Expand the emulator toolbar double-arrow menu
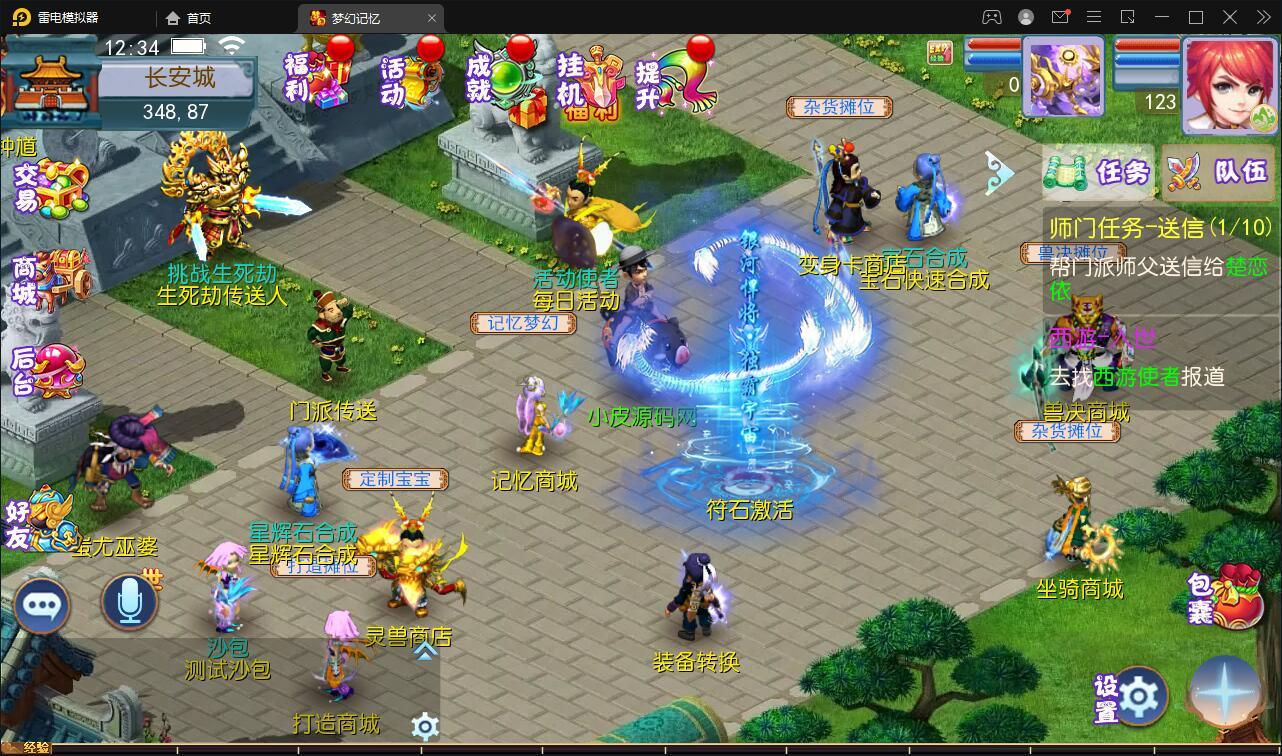Screen dimensions: 1282x756 pyautogui.click(x=1262, y=17)
